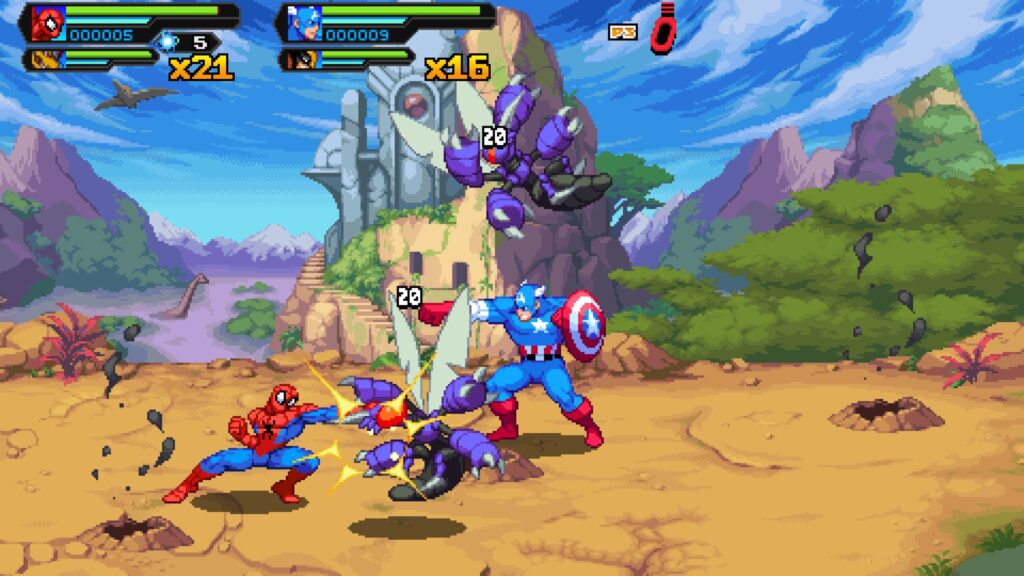Click Wolverine's partner portrait under Captain America
The height and width of the screenshot is (576, 1024).
[301, 59]
